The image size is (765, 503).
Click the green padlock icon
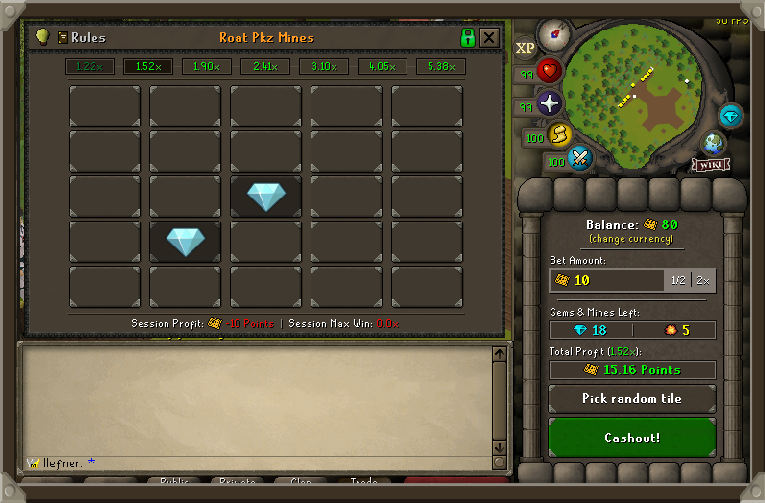[467, 38]
